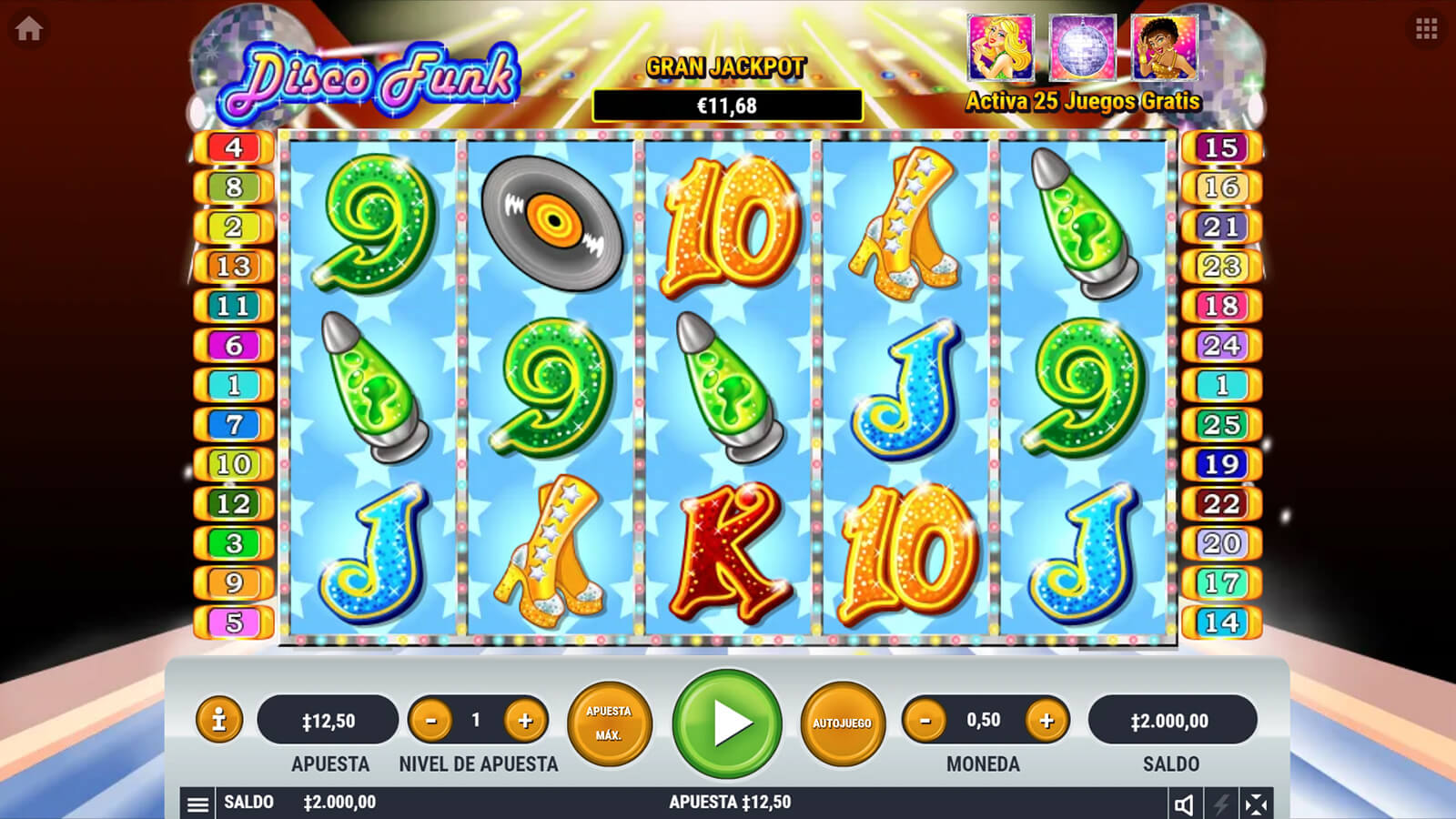Lower the Moneda coin value

point(925,721)
